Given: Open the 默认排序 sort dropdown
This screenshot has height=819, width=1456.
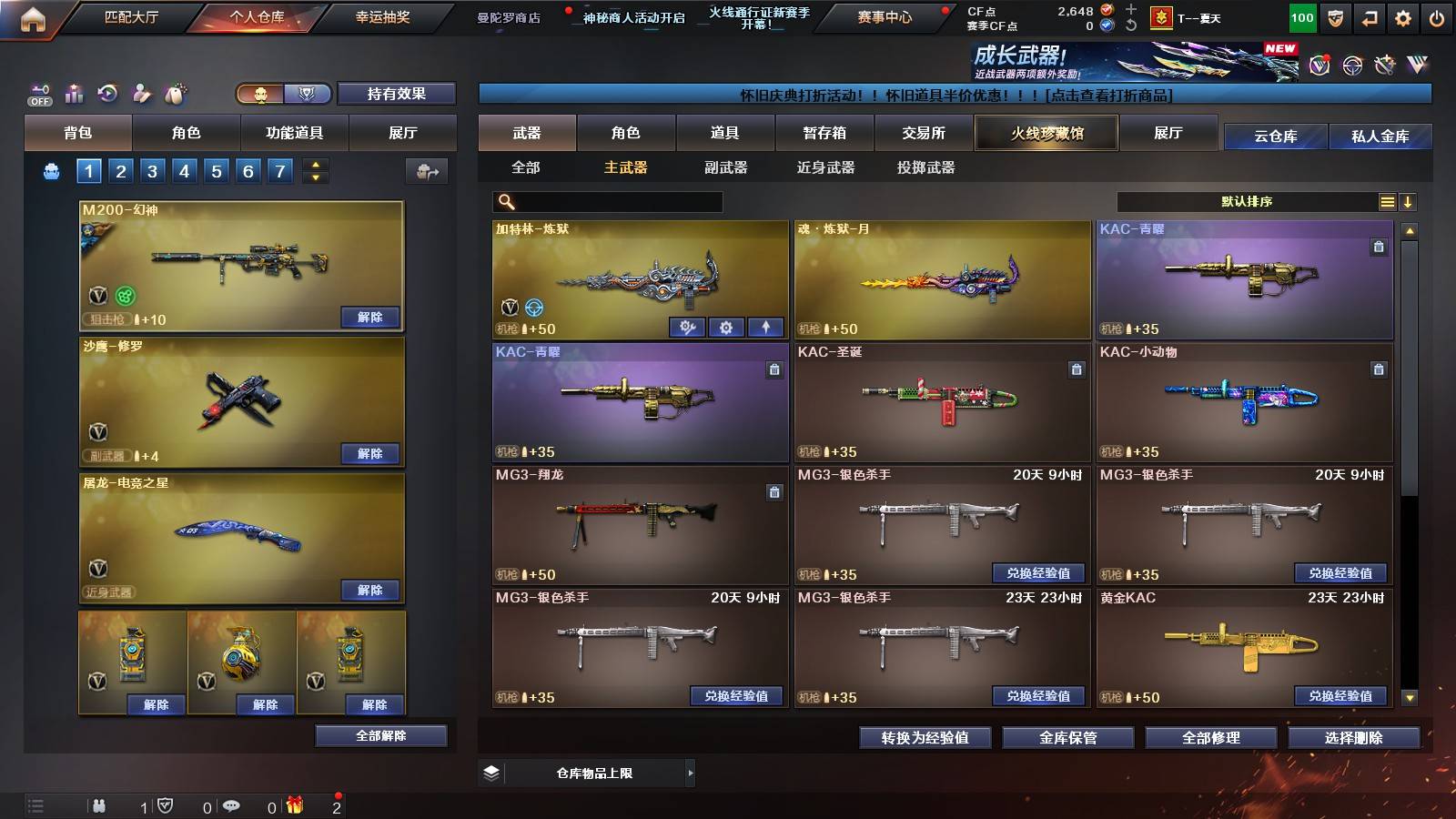Looking at the screenshot, I should click(x=1247, y=201).
